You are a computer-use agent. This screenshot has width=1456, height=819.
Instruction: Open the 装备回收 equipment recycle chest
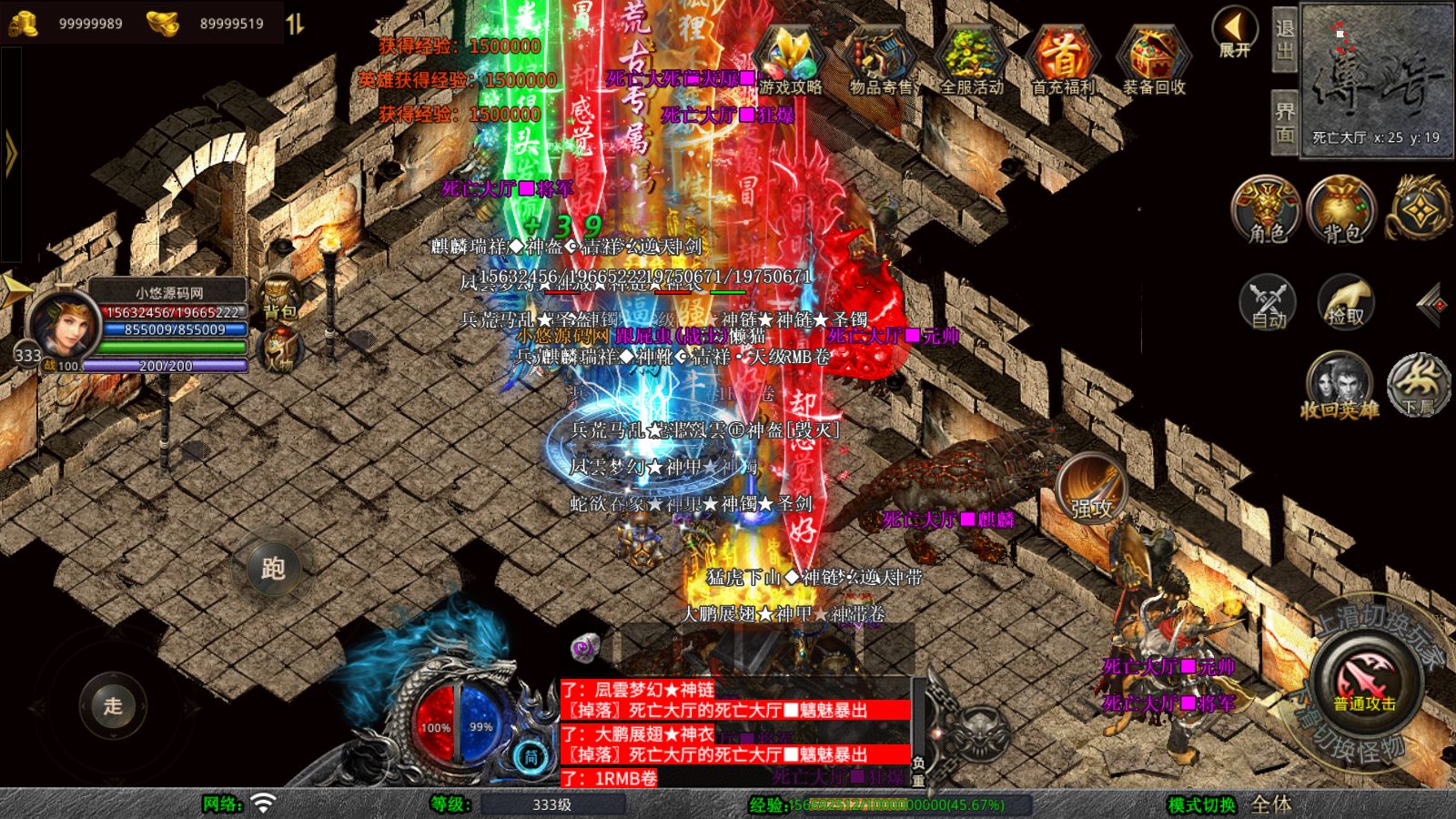(x=1153, y=59)
